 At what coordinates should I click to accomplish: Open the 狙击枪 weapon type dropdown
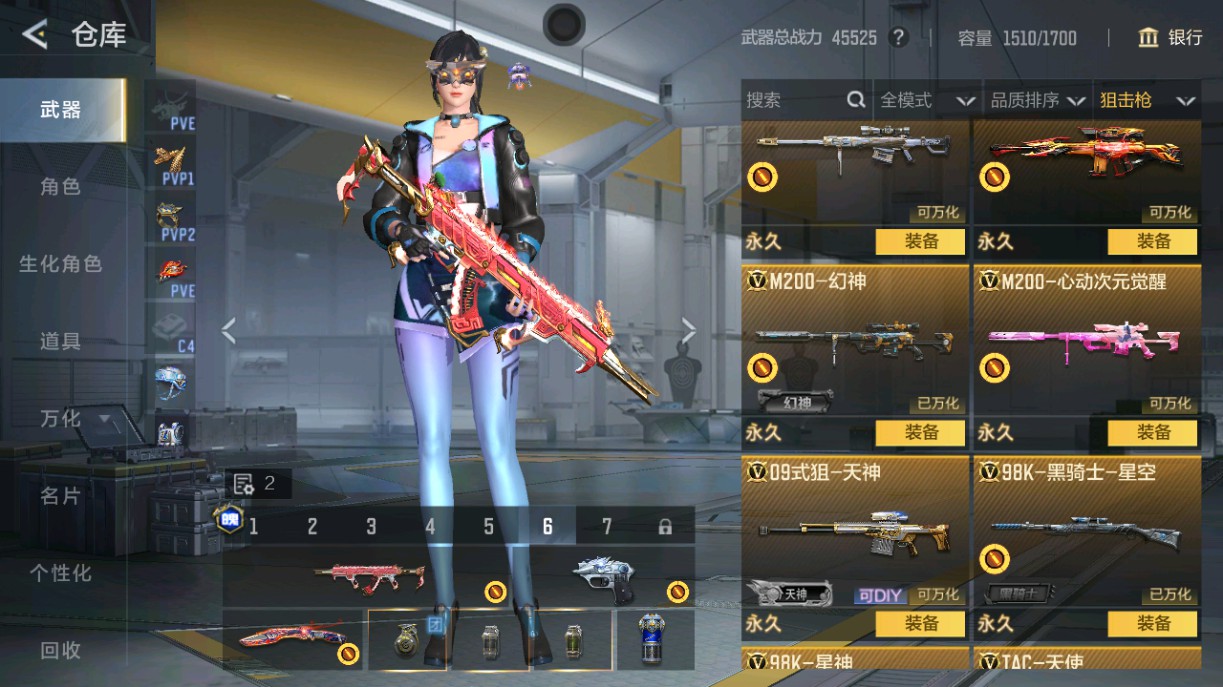[1147, 100]
